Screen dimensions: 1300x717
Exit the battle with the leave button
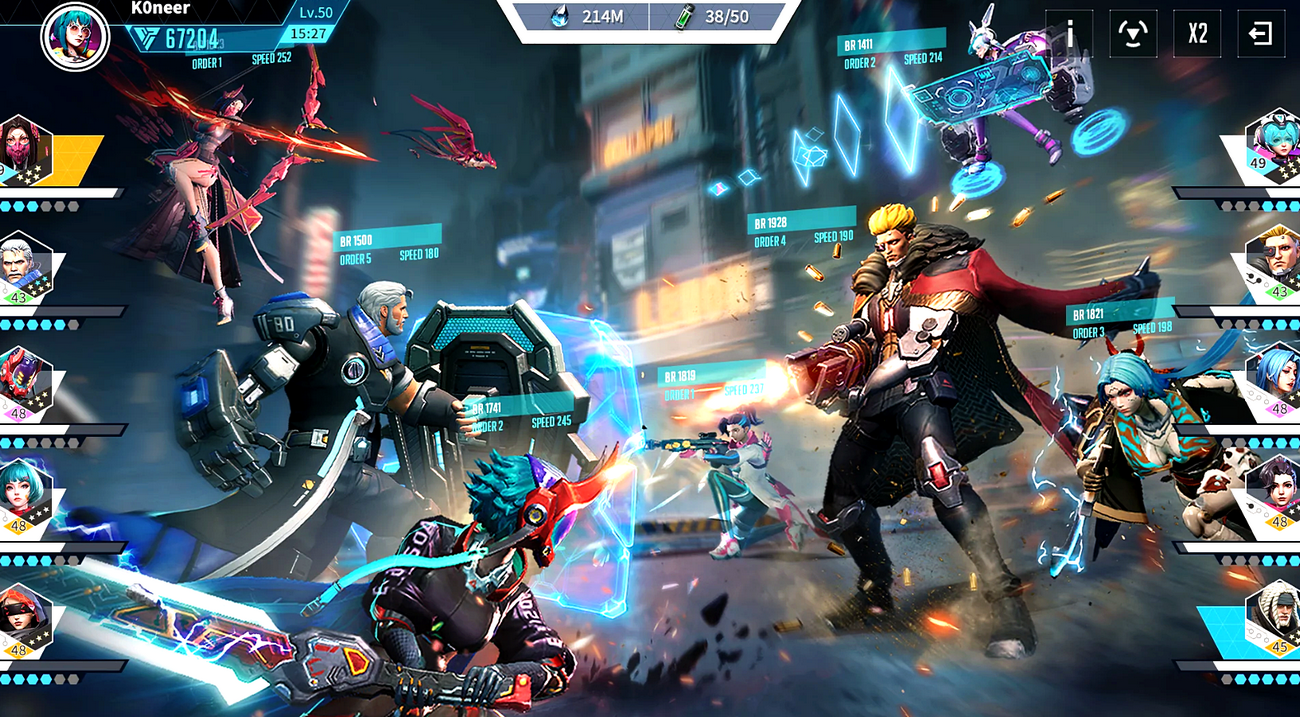click(1260, 34)
